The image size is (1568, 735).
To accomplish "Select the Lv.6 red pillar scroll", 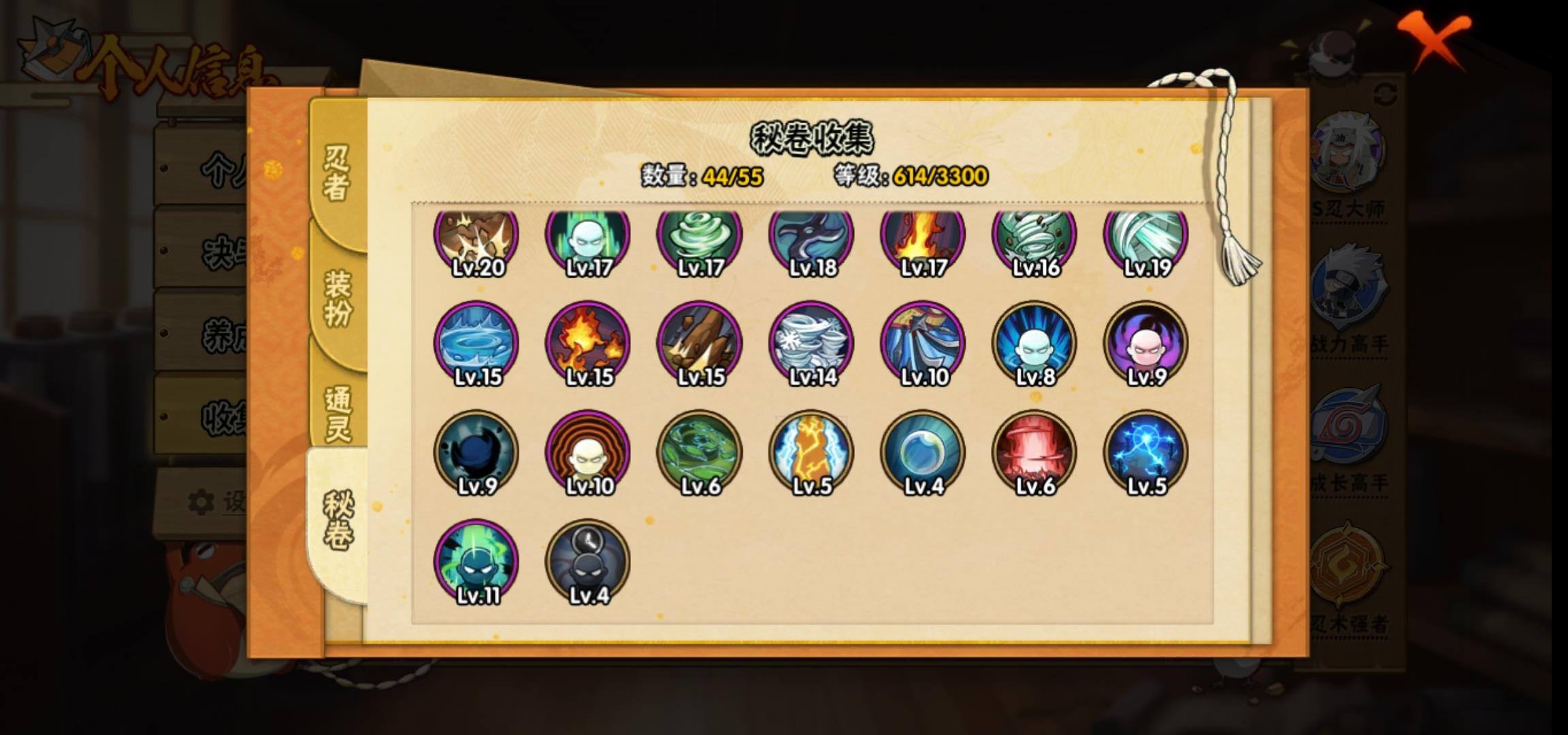I will coord(1034,453).
